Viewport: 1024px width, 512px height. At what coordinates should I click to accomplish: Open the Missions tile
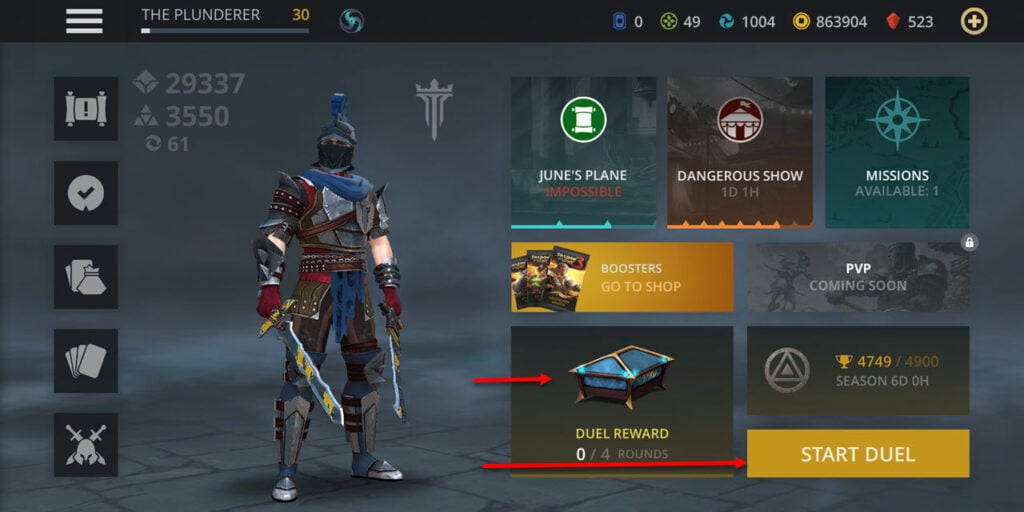point(897,152)
